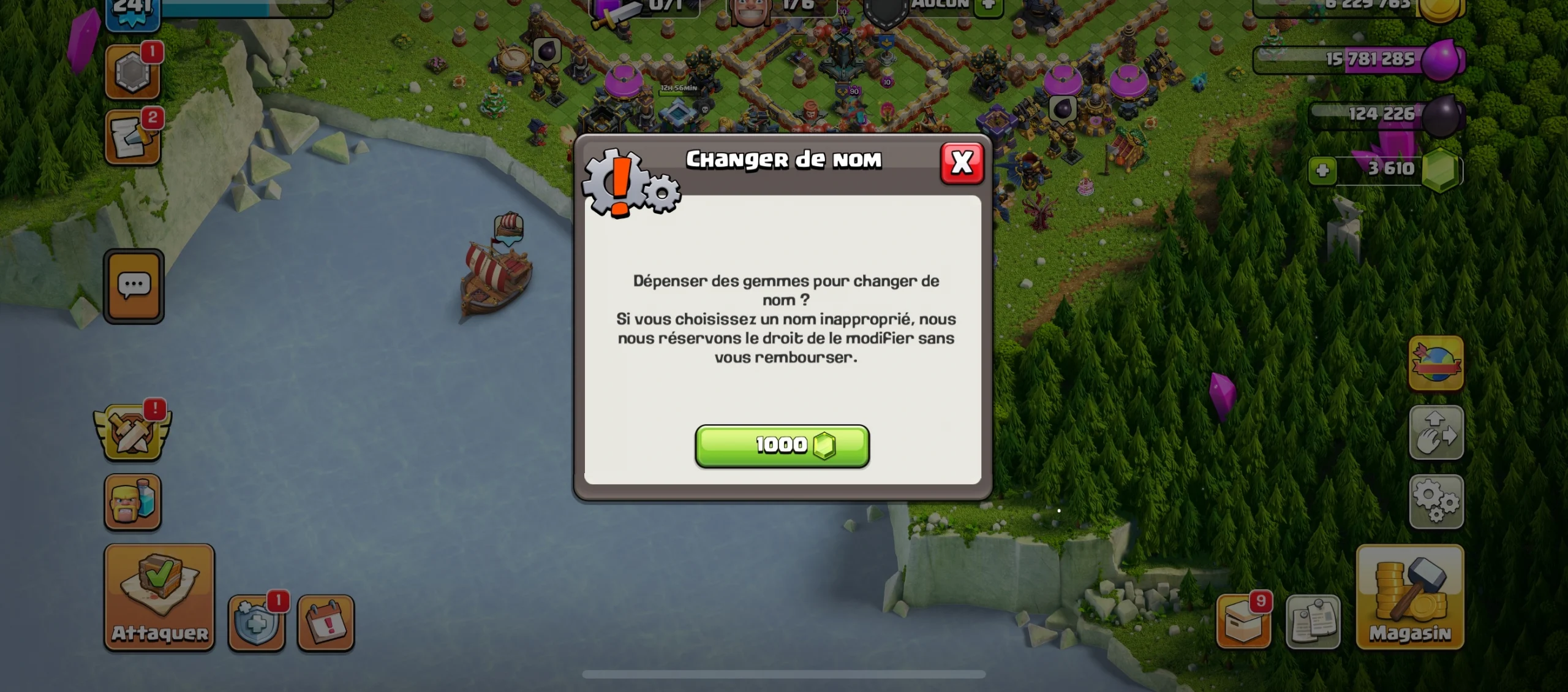Buy gems with the plus button
This screenshot has height=692, width=1568.
click(x=1322, y=170)
